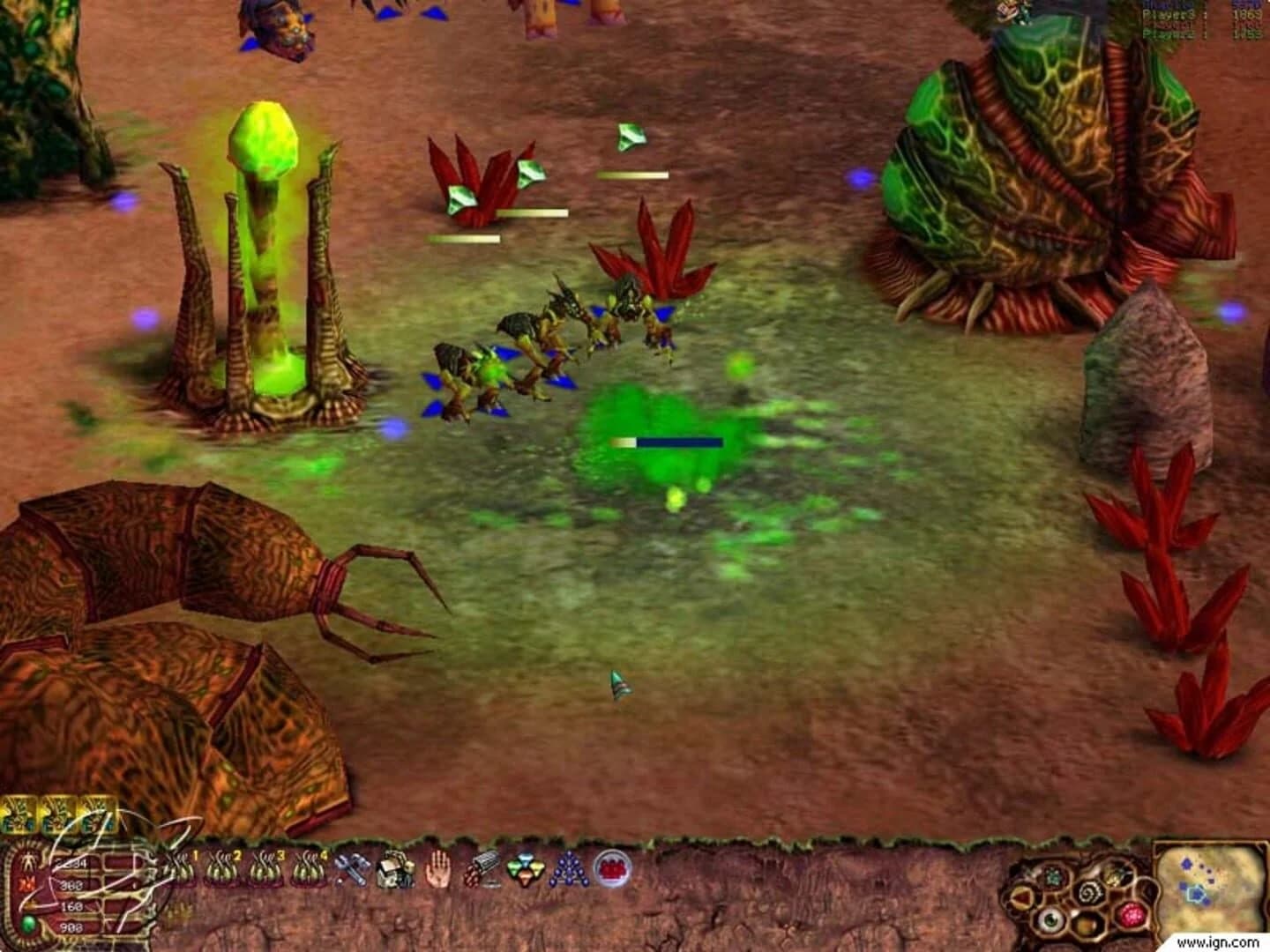Screen dimensions: 1270x952
Task: Click the green gem cell on honeycomb panel
Action: point(1052,877)
